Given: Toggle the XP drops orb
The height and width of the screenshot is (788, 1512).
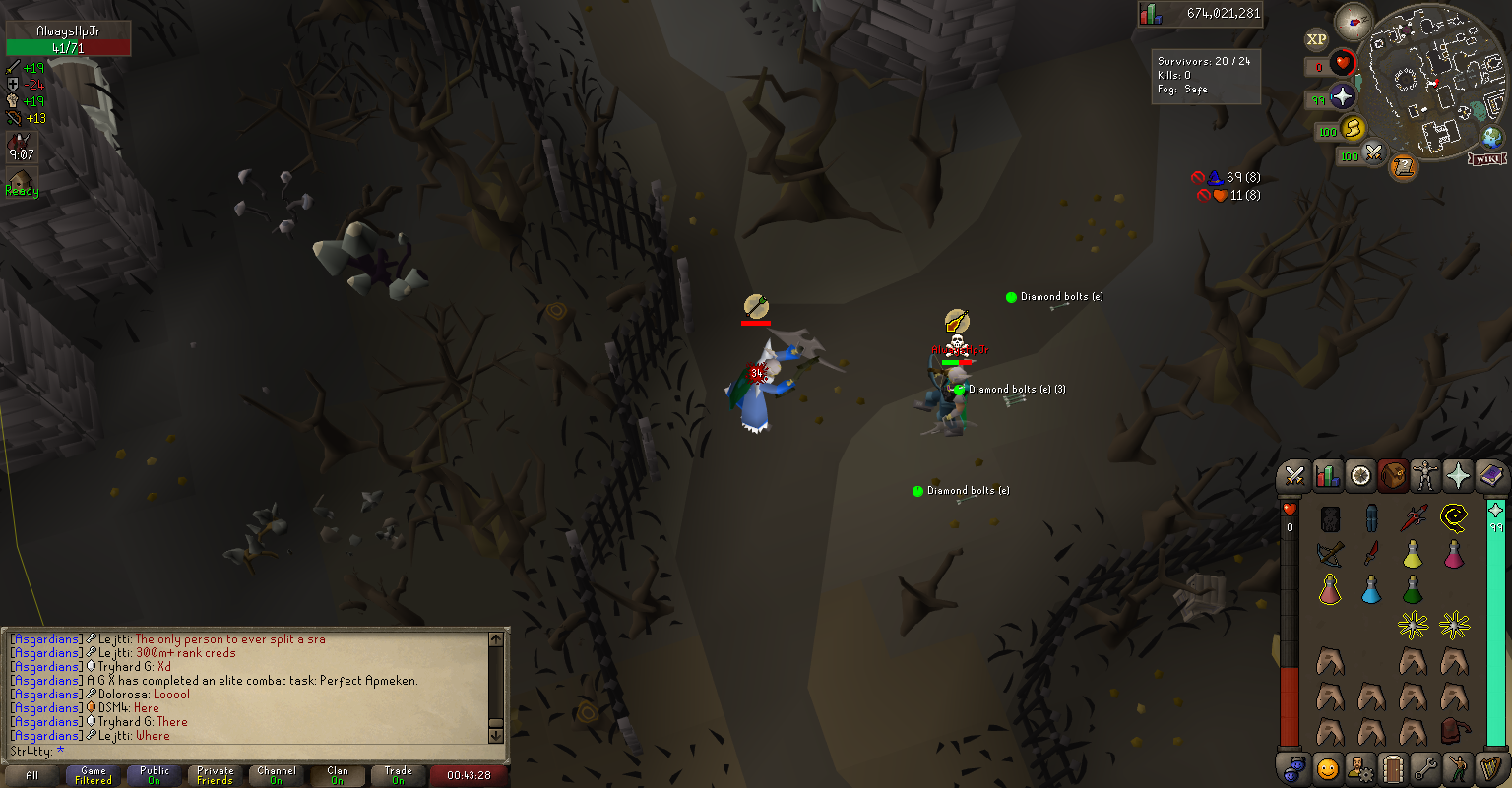Looking at the screenshot, I should pyautogui.click(x=1316, y=39).
